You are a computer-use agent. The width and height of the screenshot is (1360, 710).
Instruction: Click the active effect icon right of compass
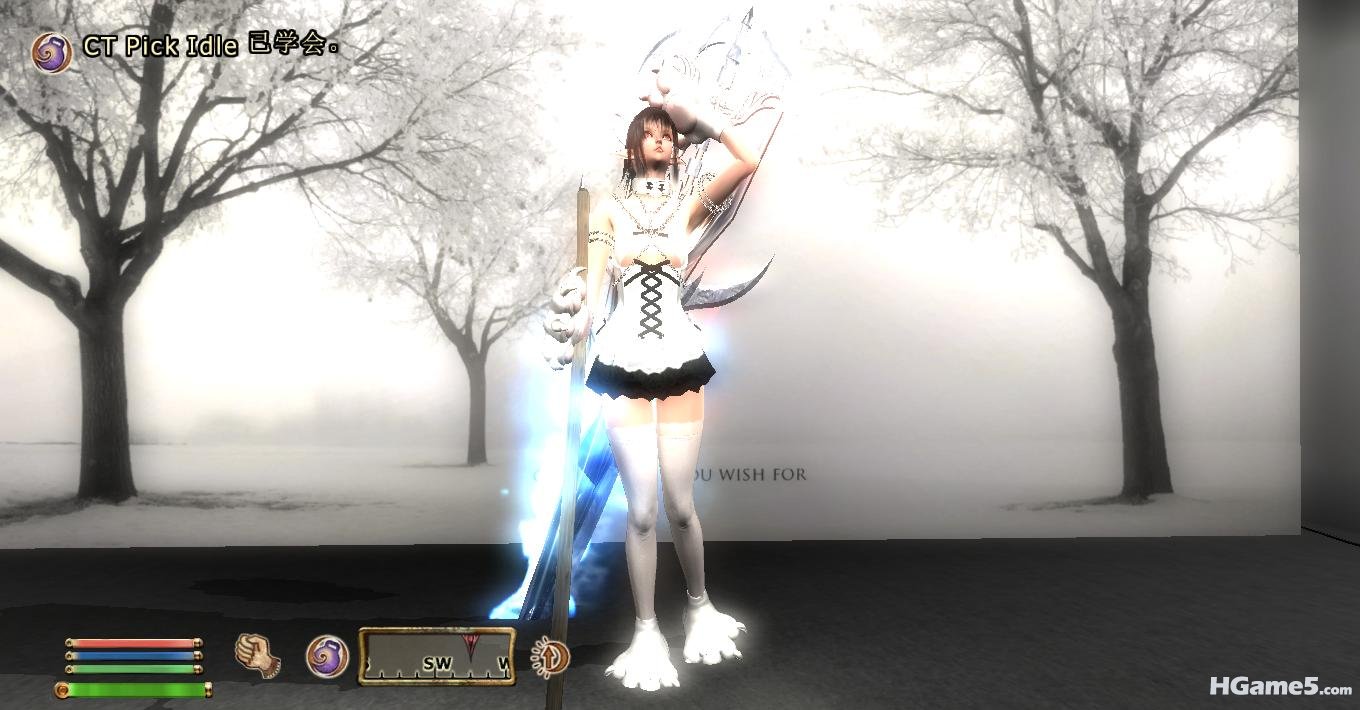(551, 656)
